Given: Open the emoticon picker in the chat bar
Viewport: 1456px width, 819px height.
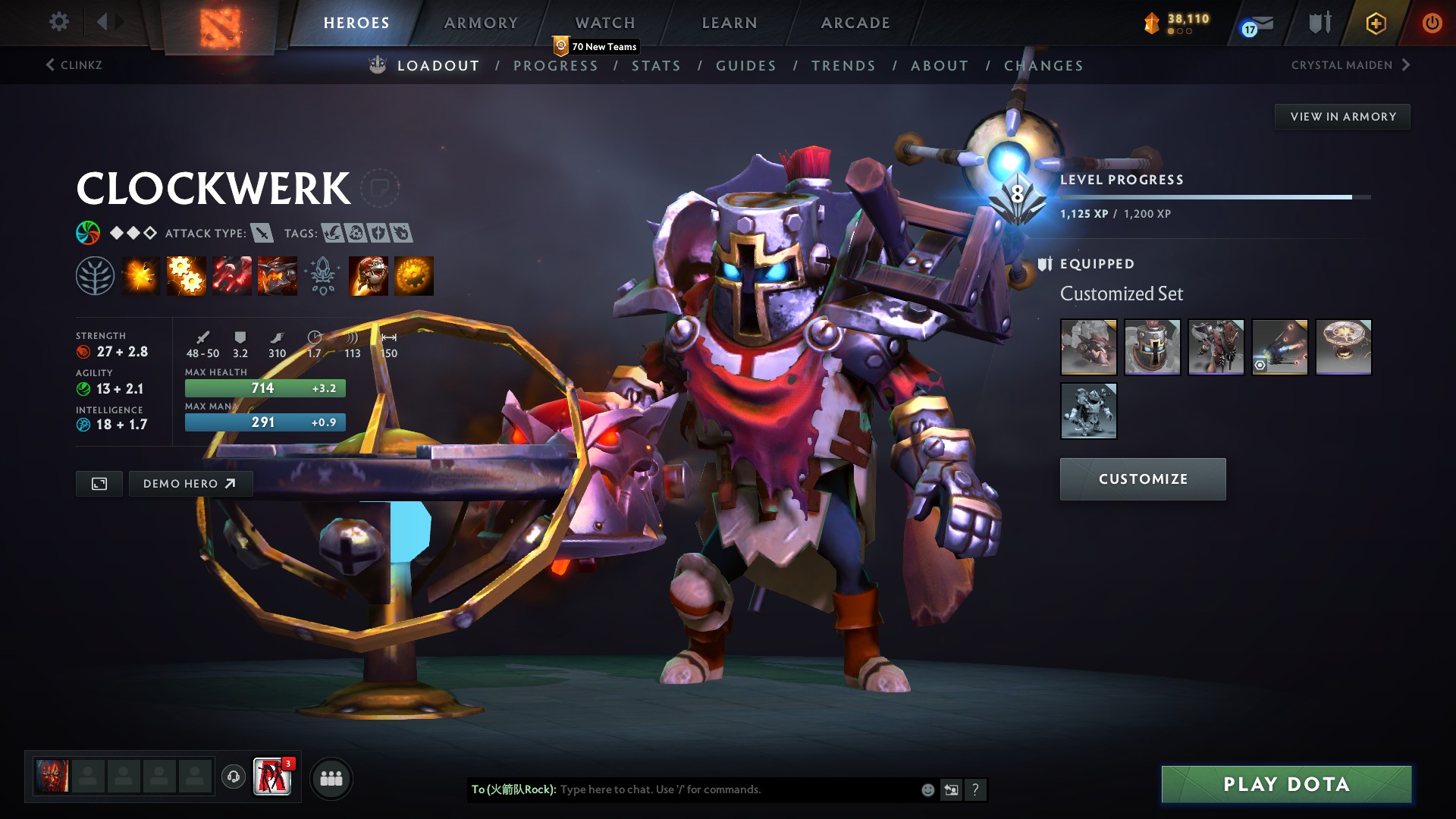Looking at the screenshot, I should (927, 789).
